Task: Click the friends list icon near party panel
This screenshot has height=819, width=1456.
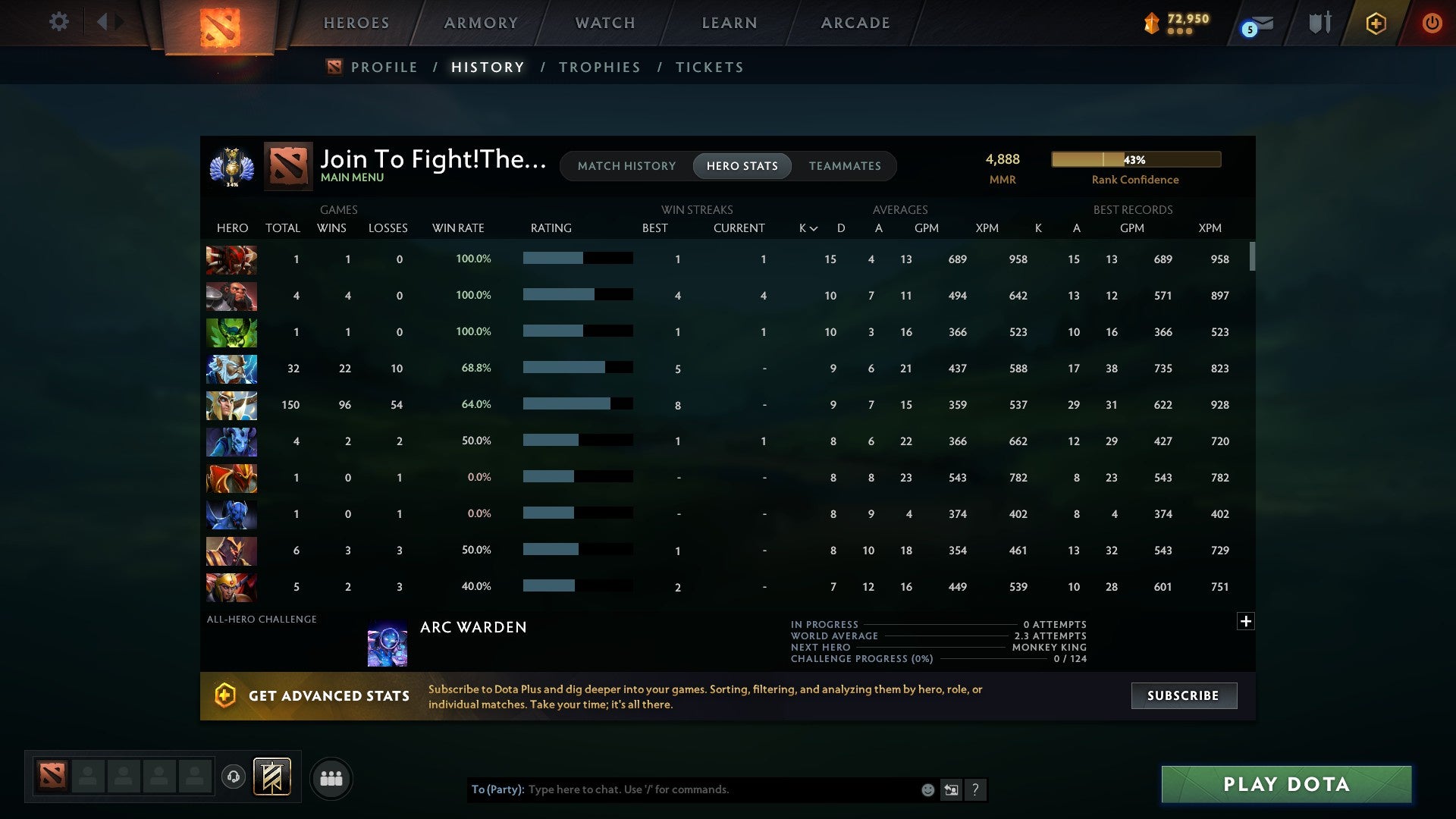Action: (x=331, y=777)
